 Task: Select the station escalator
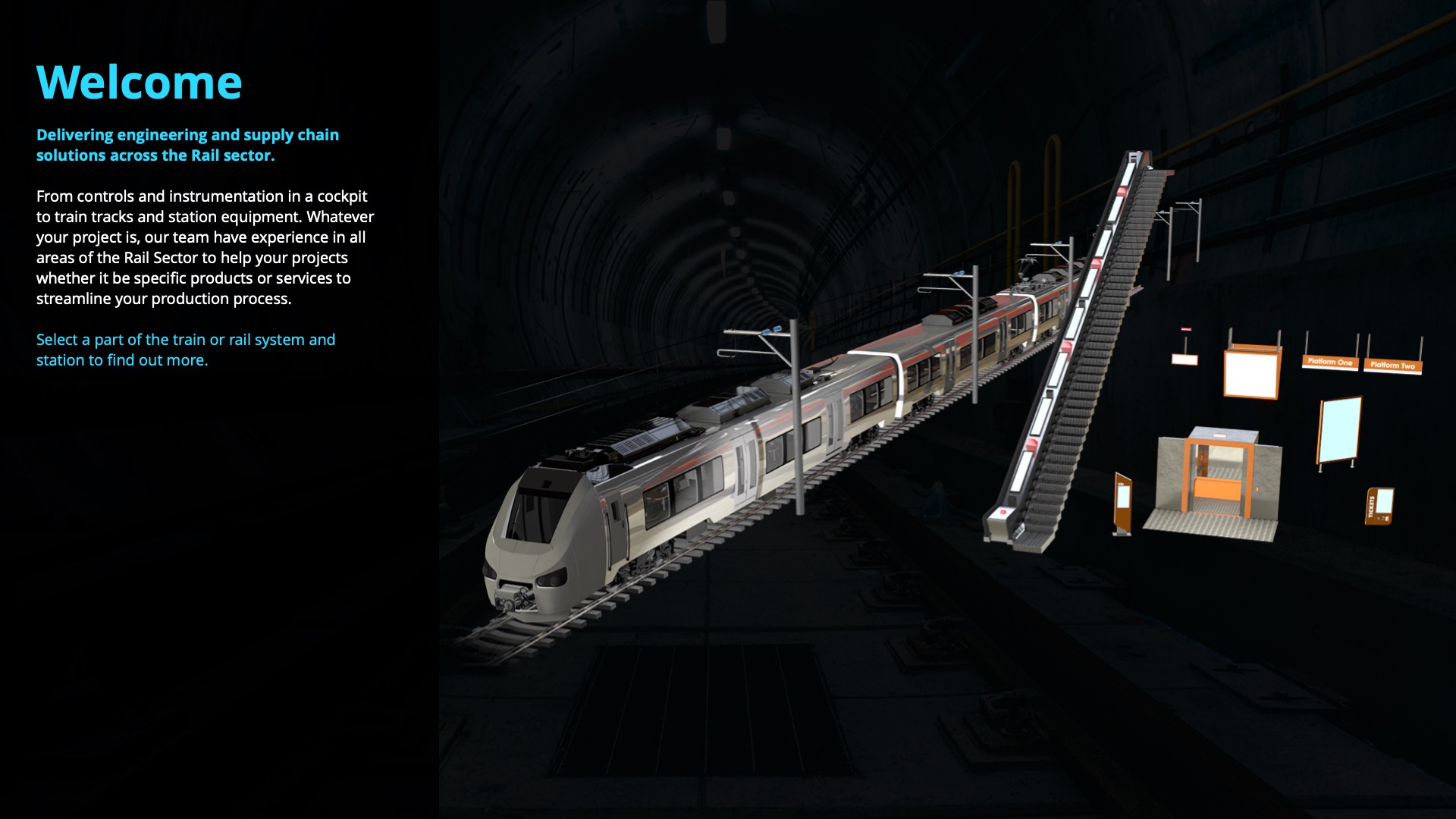(1077, 356)
